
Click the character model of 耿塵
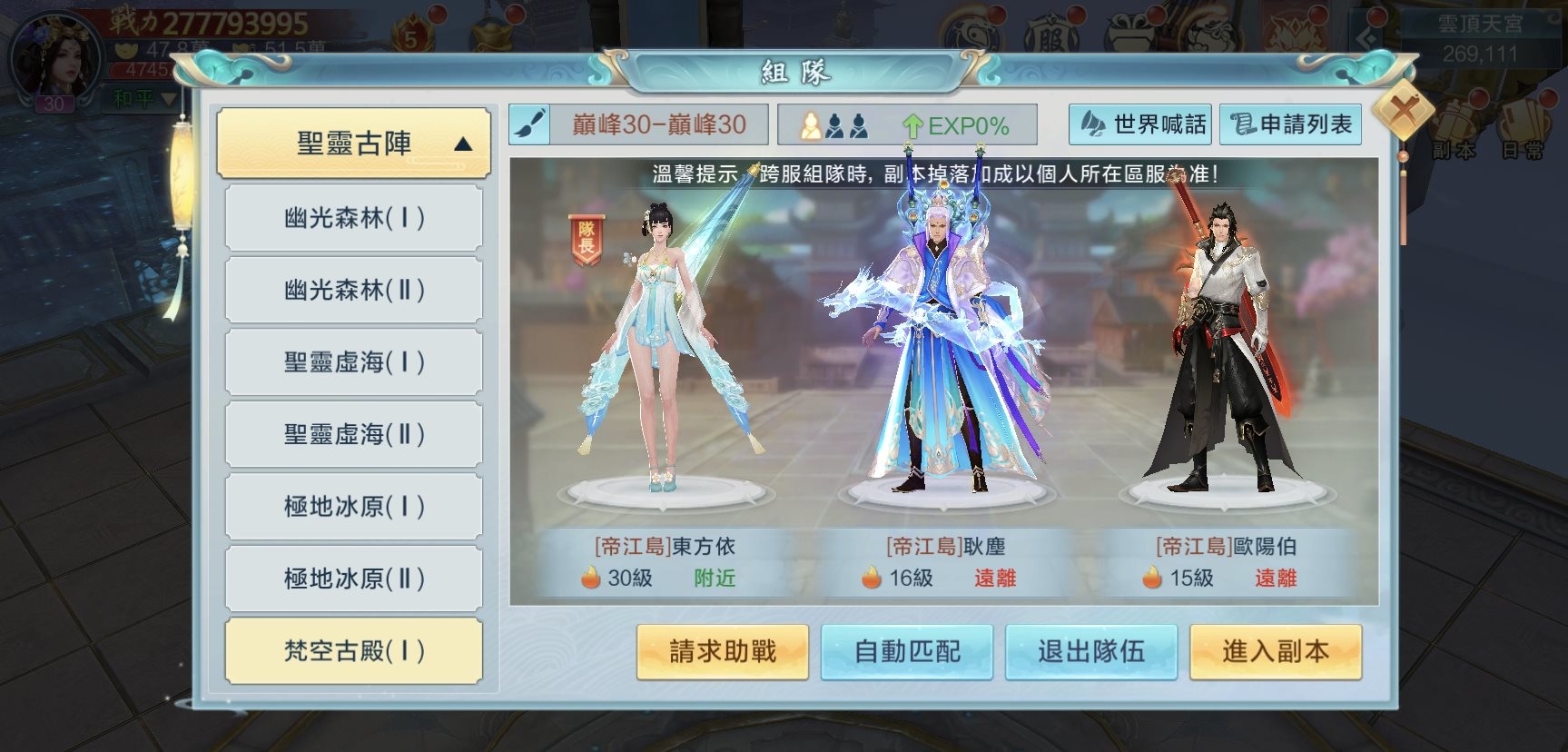tap(940, 354)
